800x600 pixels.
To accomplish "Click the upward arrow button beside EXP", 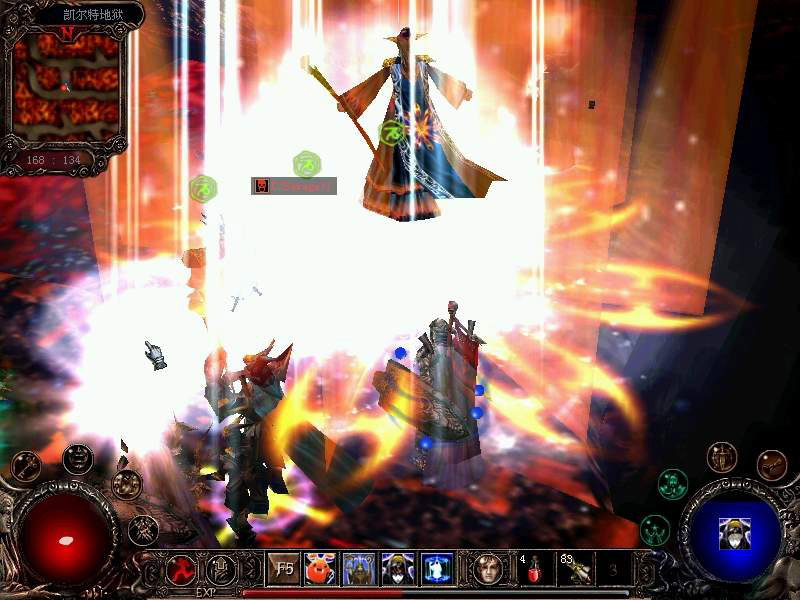I will [x=221, y=570].
